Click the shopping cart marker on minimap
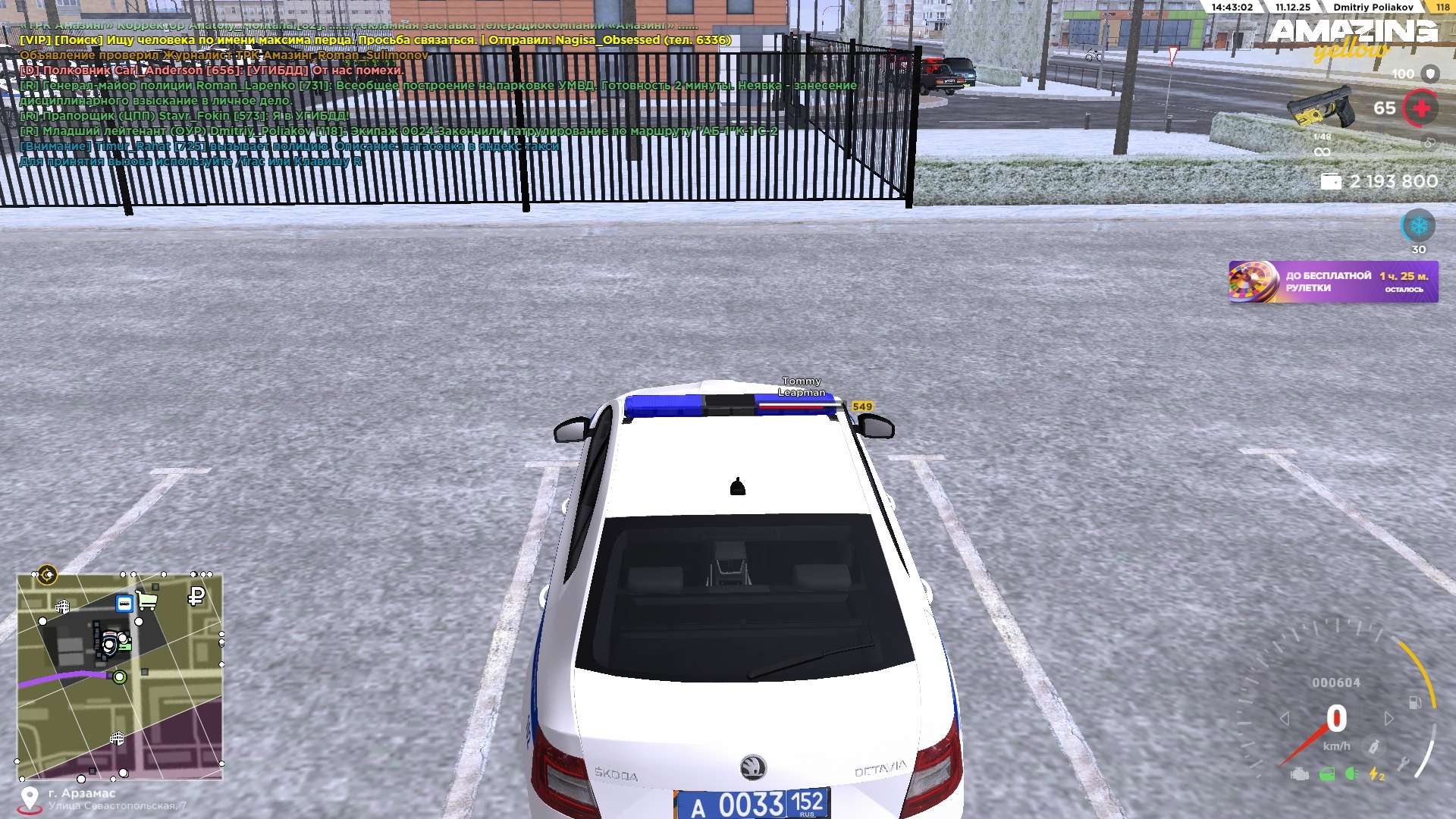The width and height of the screenshot is (1456, 819). pyautogui.click(x=147, y=601)
